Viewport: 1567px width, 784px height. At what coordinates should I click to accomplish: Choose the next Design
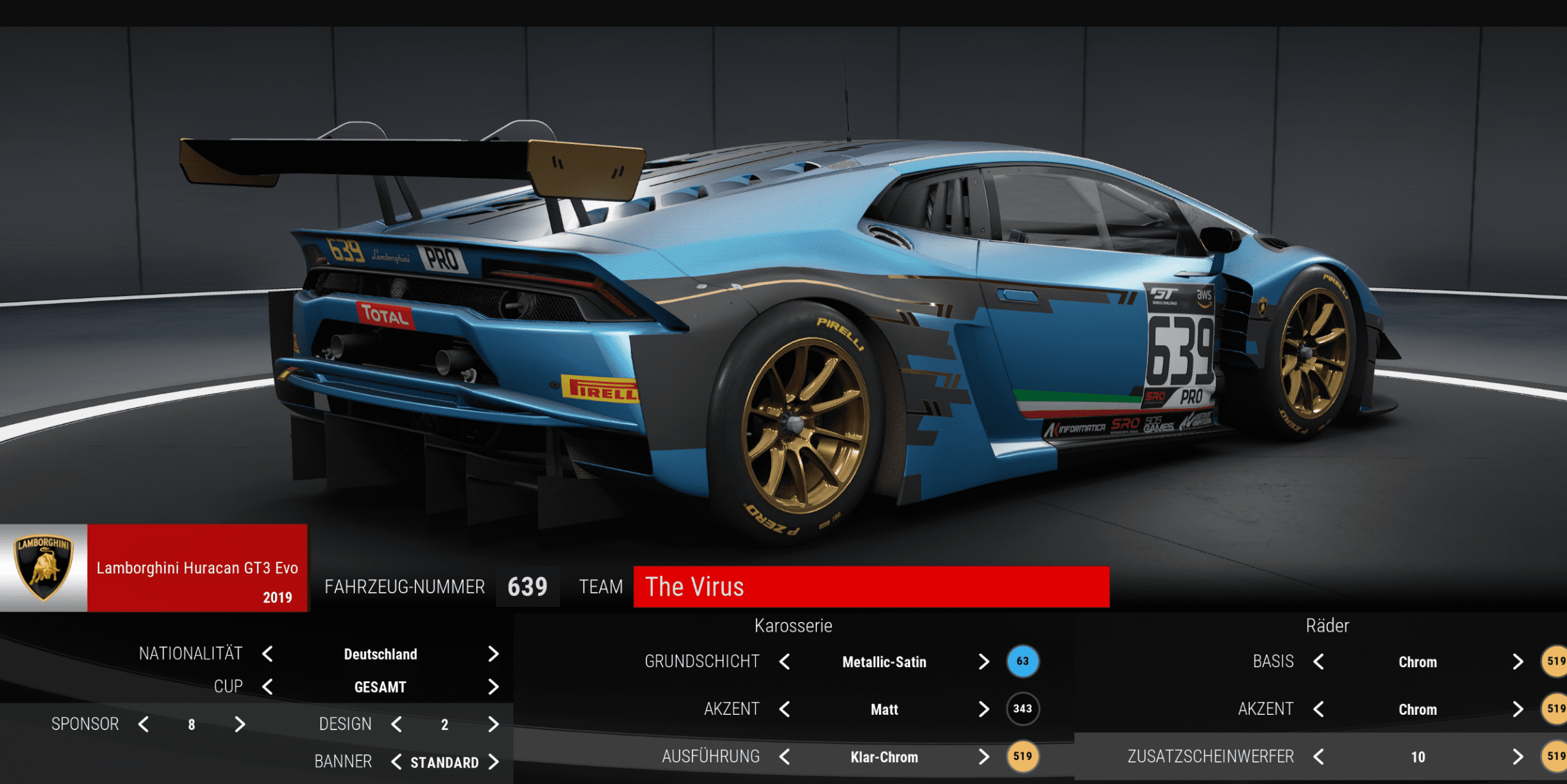(x=494, y=724)
